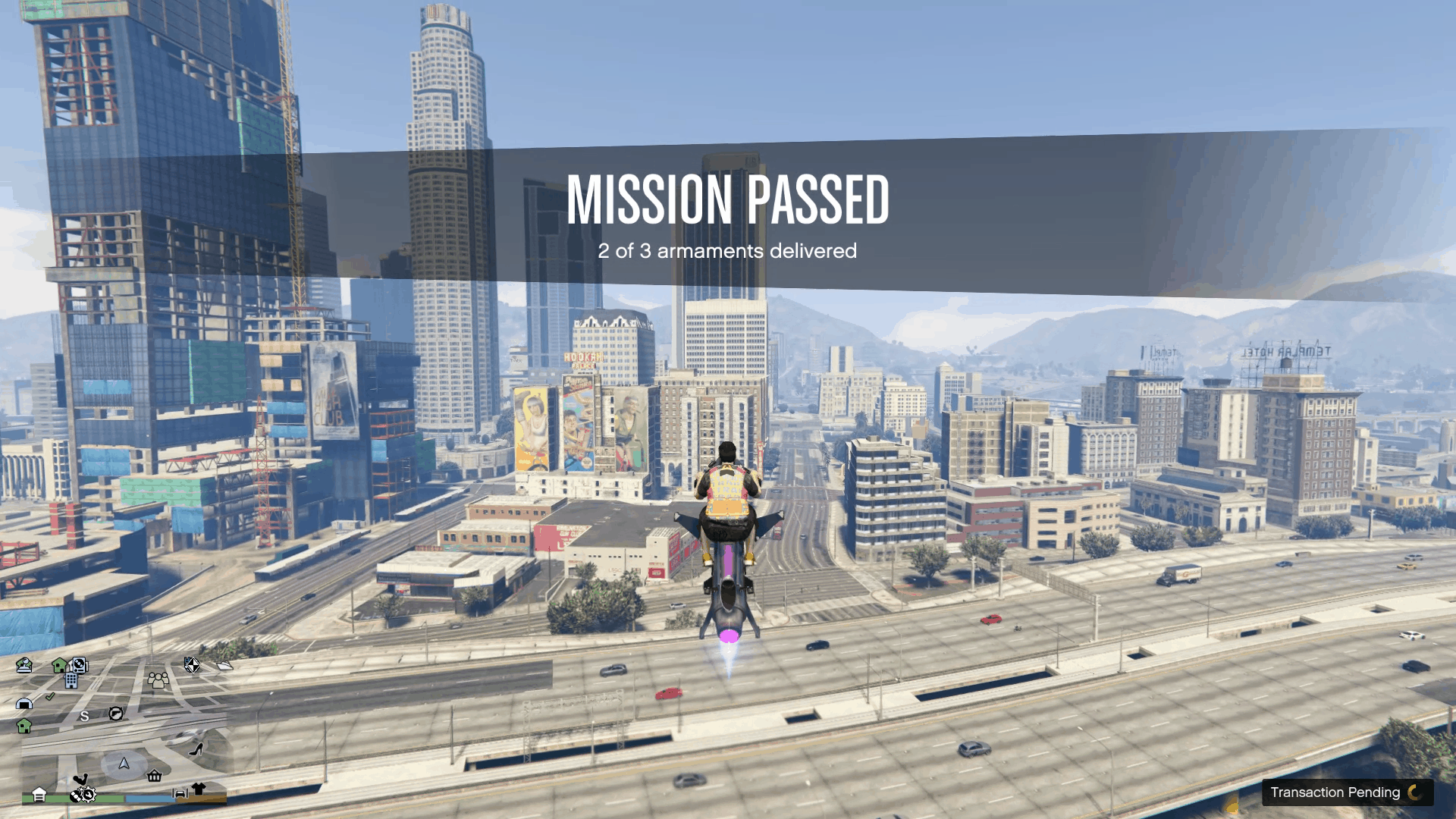Select the friends group blip on the minimap
Screen dimensions: 1456x819
[158, 681]
